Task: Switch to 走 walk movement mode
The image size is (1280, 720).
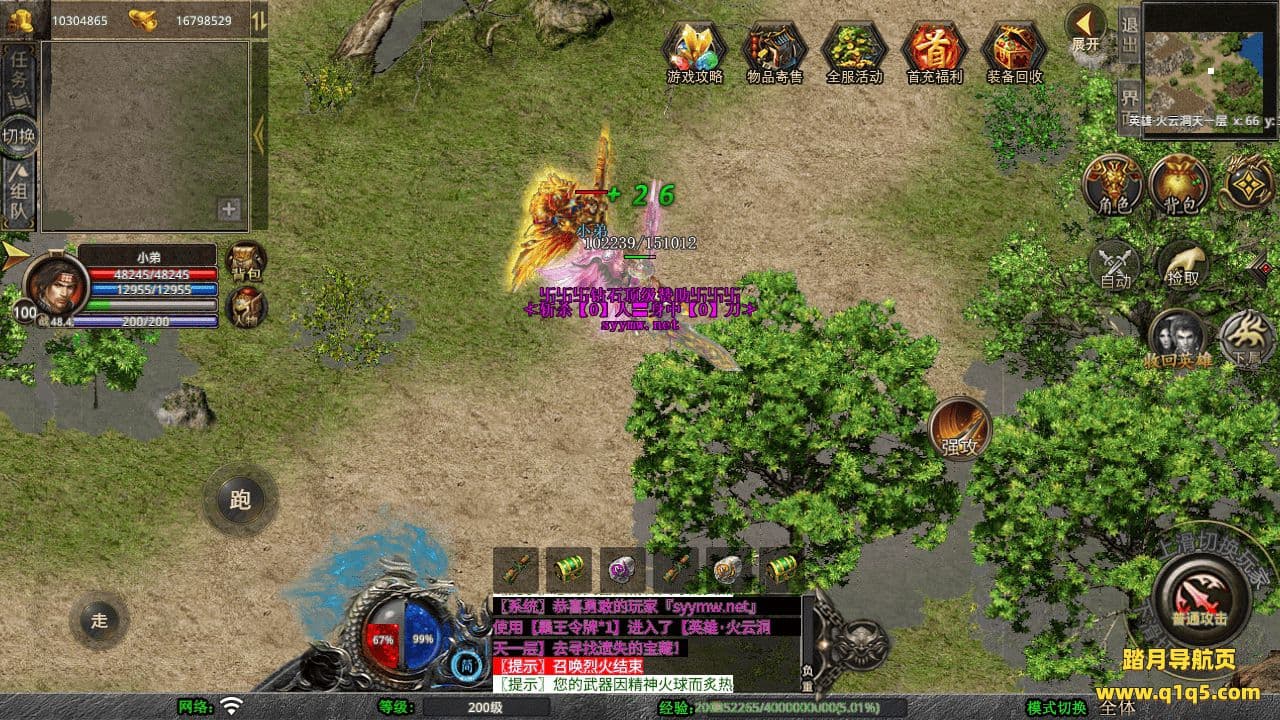Action: click(99, 620)
